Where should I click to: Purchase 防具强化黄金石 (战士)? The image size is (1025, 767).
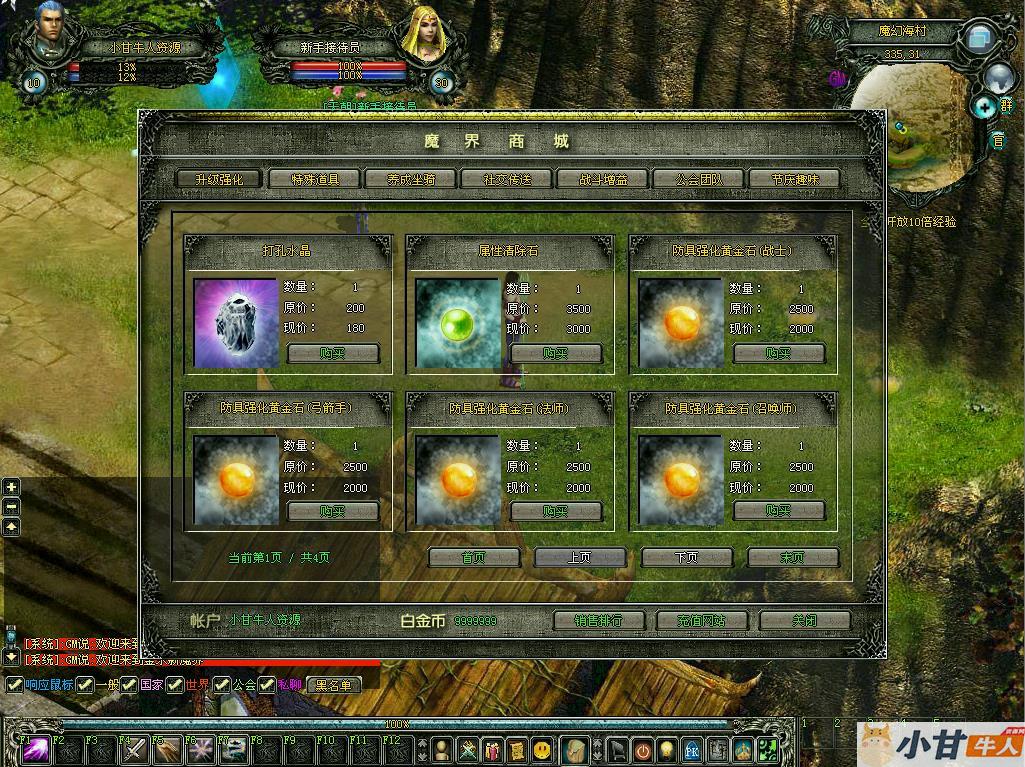point(779,353)
